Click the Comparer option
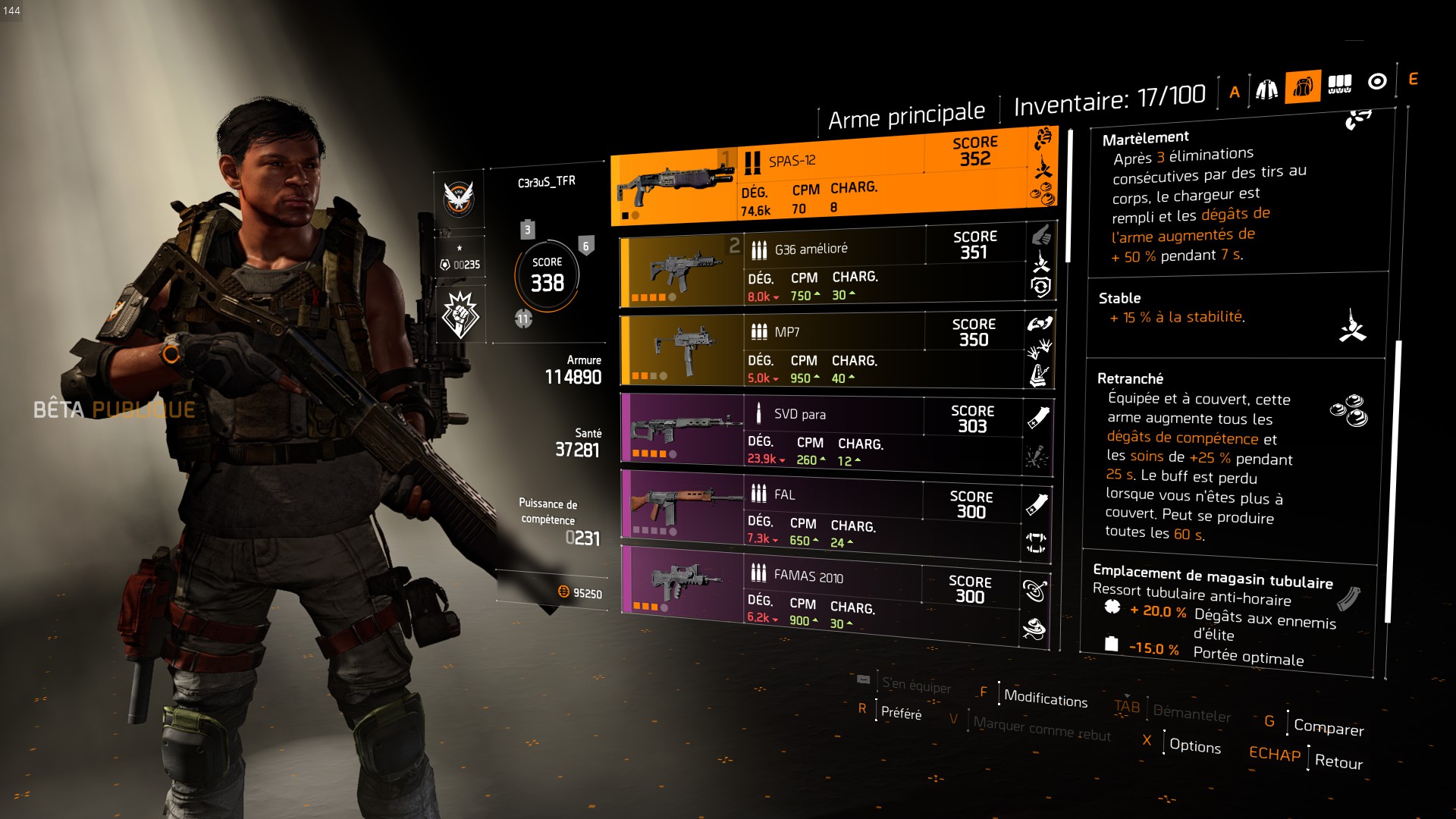 tap(1329, 726)
